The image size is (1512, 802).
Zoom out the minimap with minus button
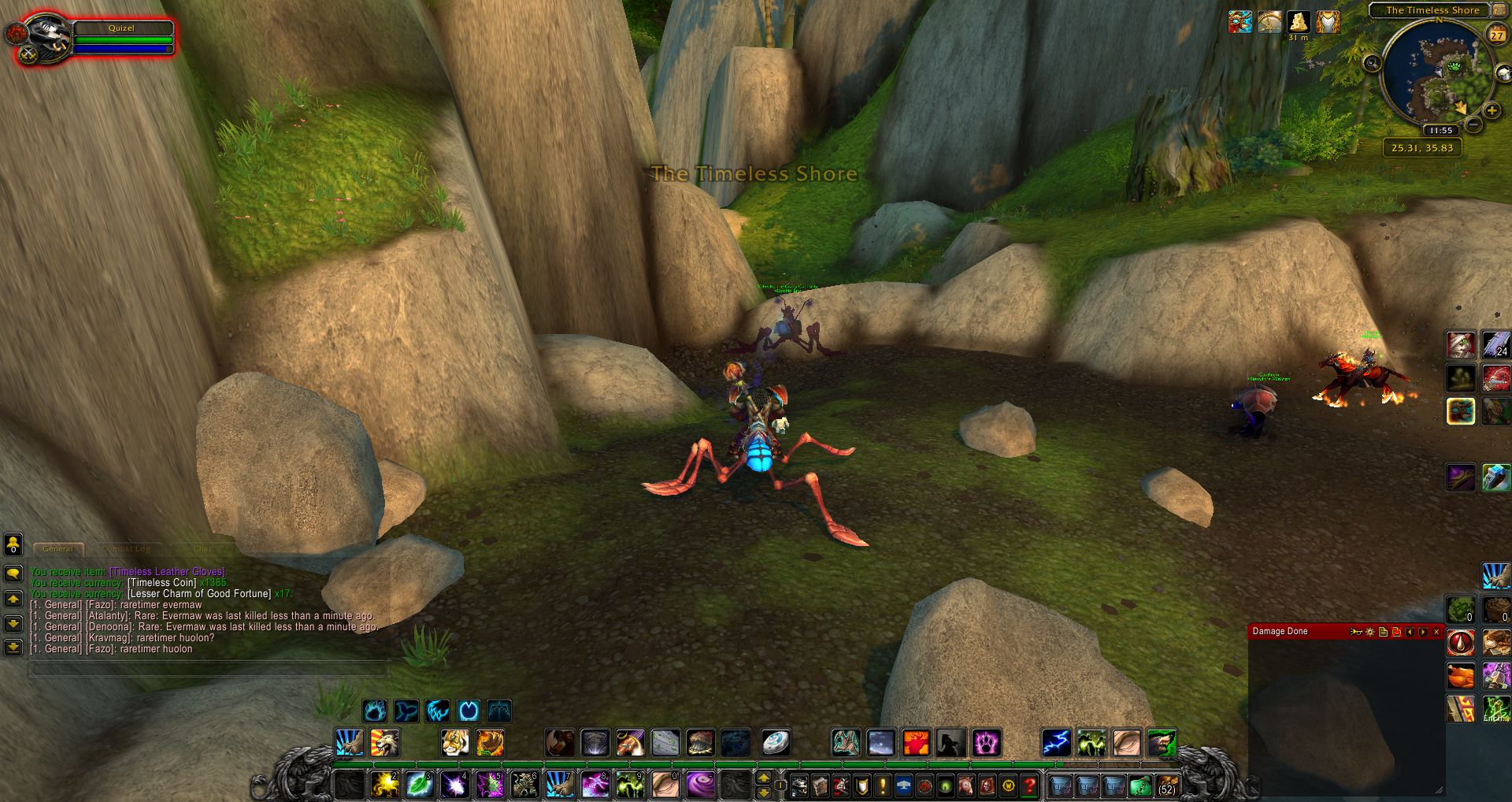click(1474, 125)
